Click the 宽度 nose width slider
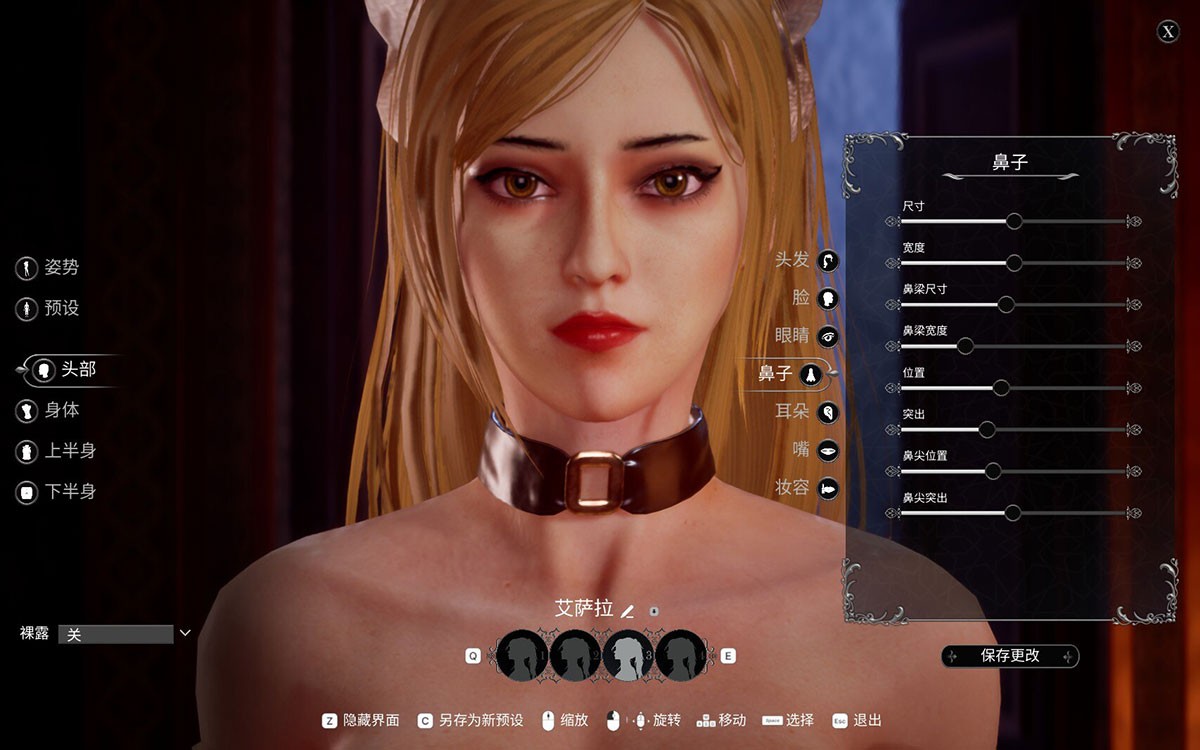The height and width of the screenshot is (750, 1200). 1014,263
